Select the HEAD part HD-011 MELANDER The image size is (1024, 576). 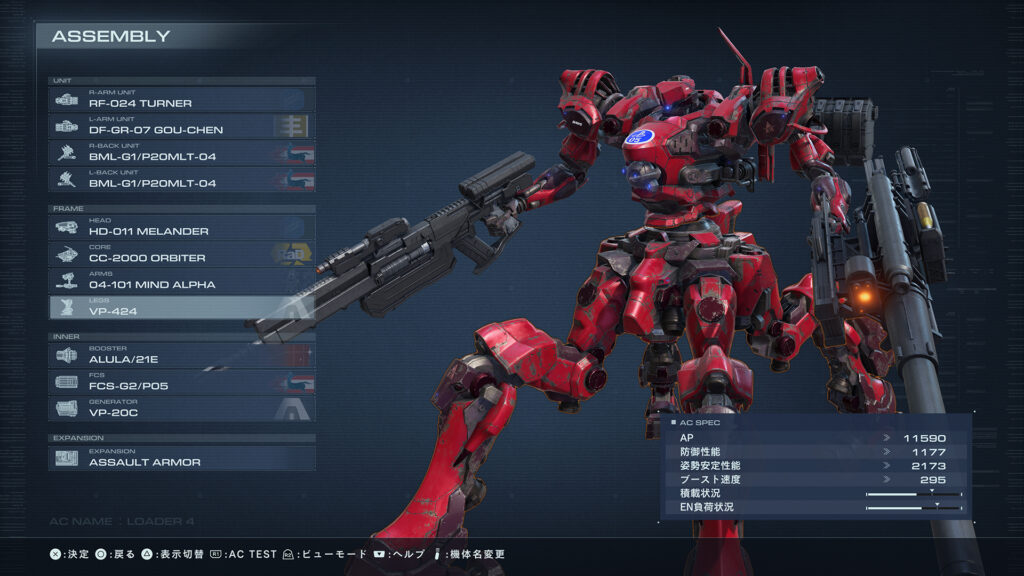click(182, 228)
